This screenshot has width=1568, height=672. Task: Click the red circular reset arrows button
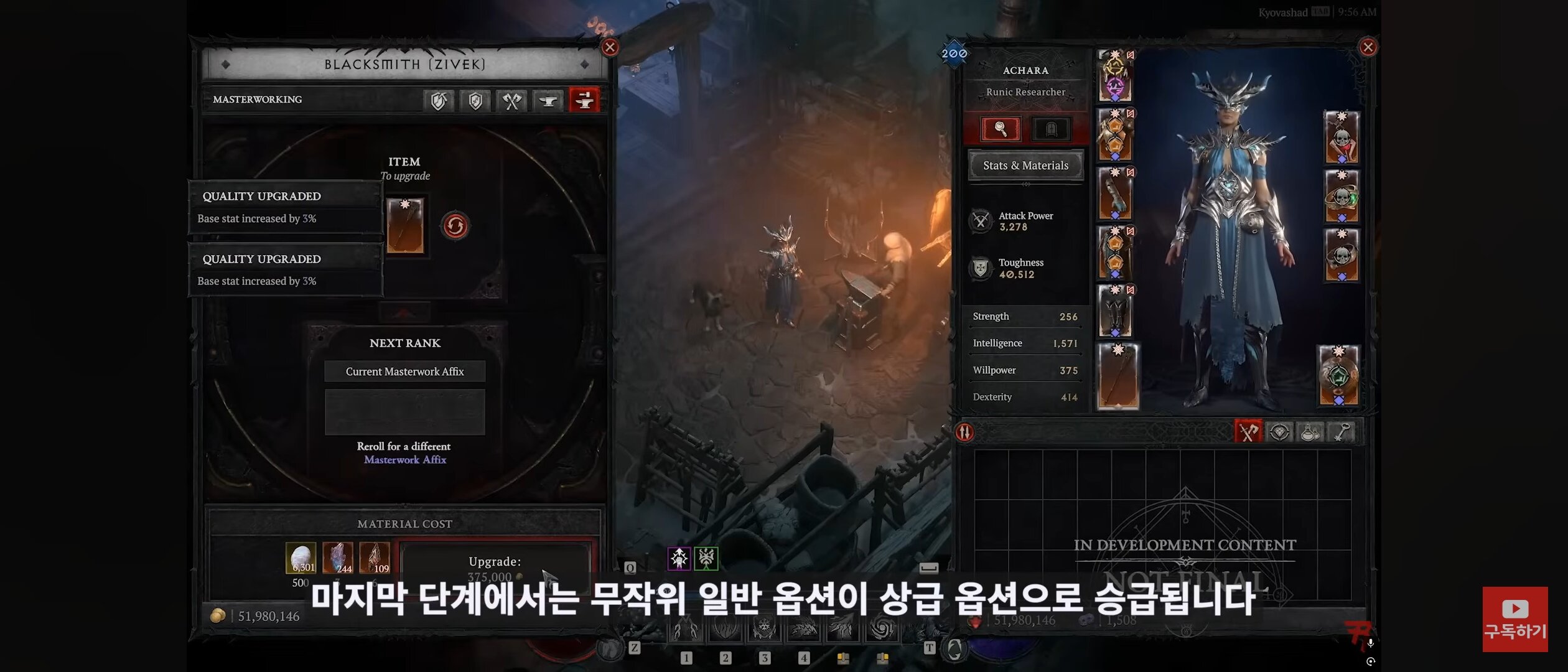coord(455,226)
